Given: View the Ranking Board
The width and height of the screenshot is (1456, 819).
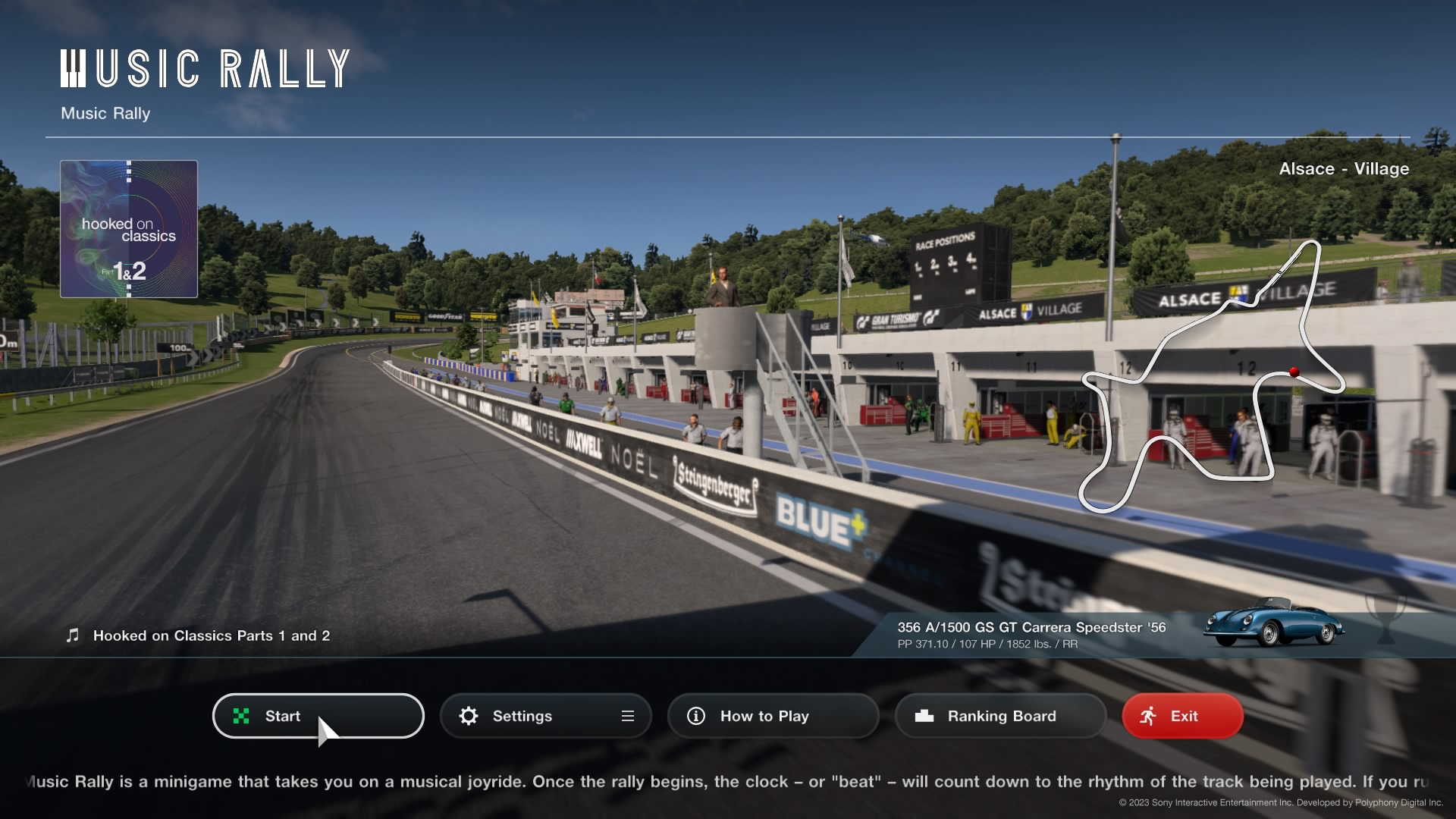Looking at the screenshot, I should point(999,716).
